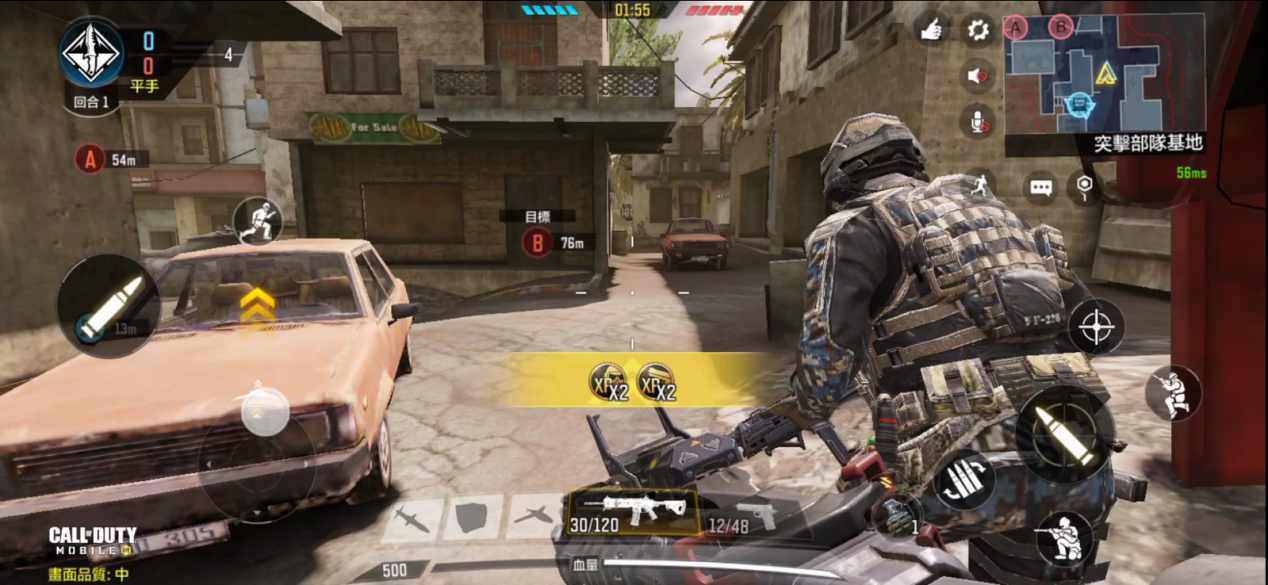Tap the kneeling soldier crouch button
Viewport: 1268px width, 585px height.
(1064, 539)
